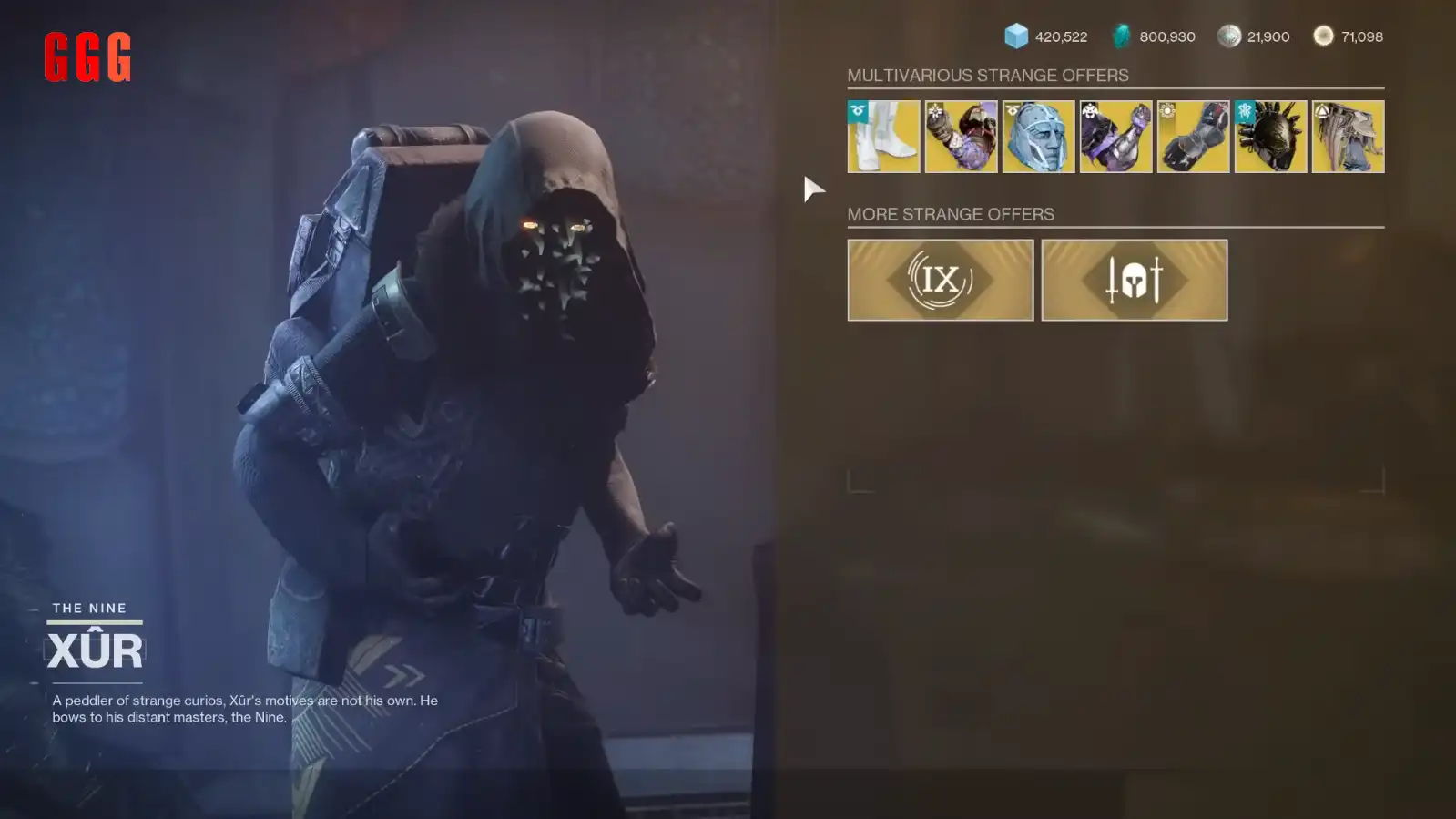Select the spiked black exotic helmet
1456x819 pixels.
(x=1269, y=137)
